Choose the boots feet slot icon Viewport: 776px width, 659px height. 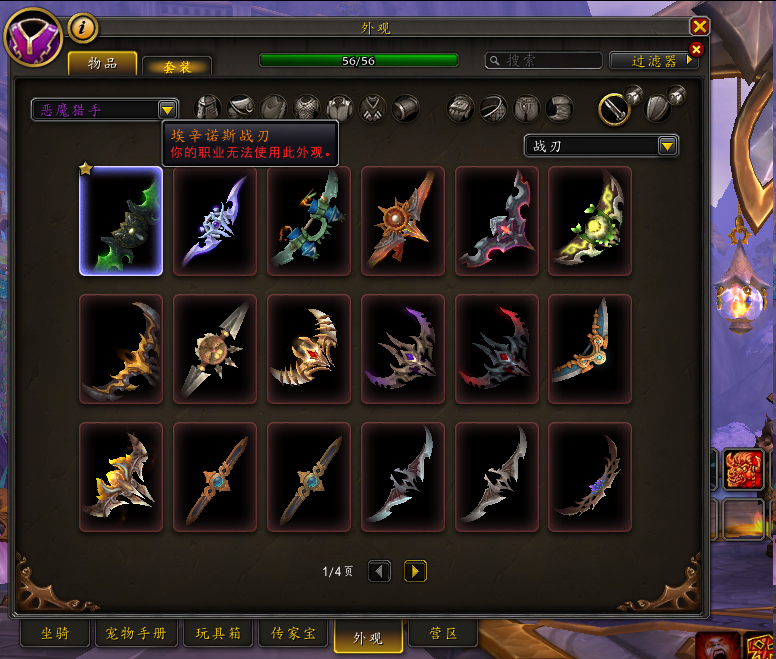pos(560,108)
